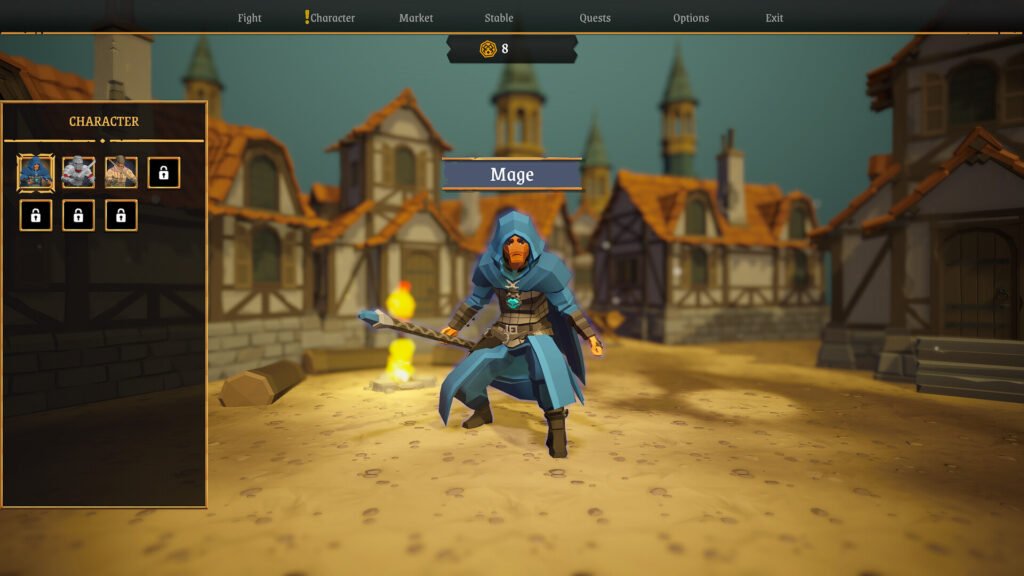Visit the Stable
Screen dimensions: 1024x576
click(499, 18)
